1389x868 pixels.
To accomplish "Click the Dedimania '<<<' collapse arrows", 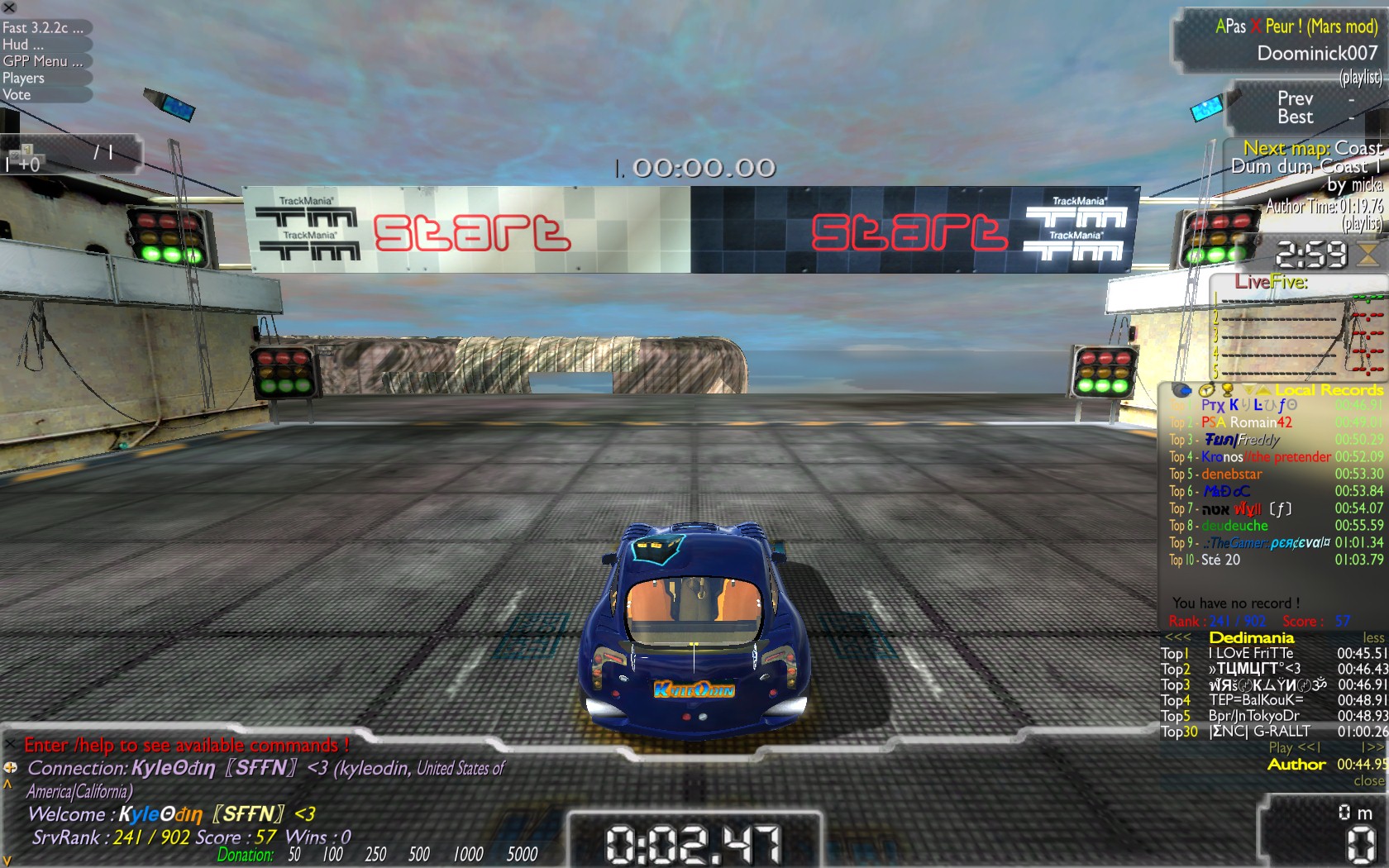I will click(x=1177, y=638).
